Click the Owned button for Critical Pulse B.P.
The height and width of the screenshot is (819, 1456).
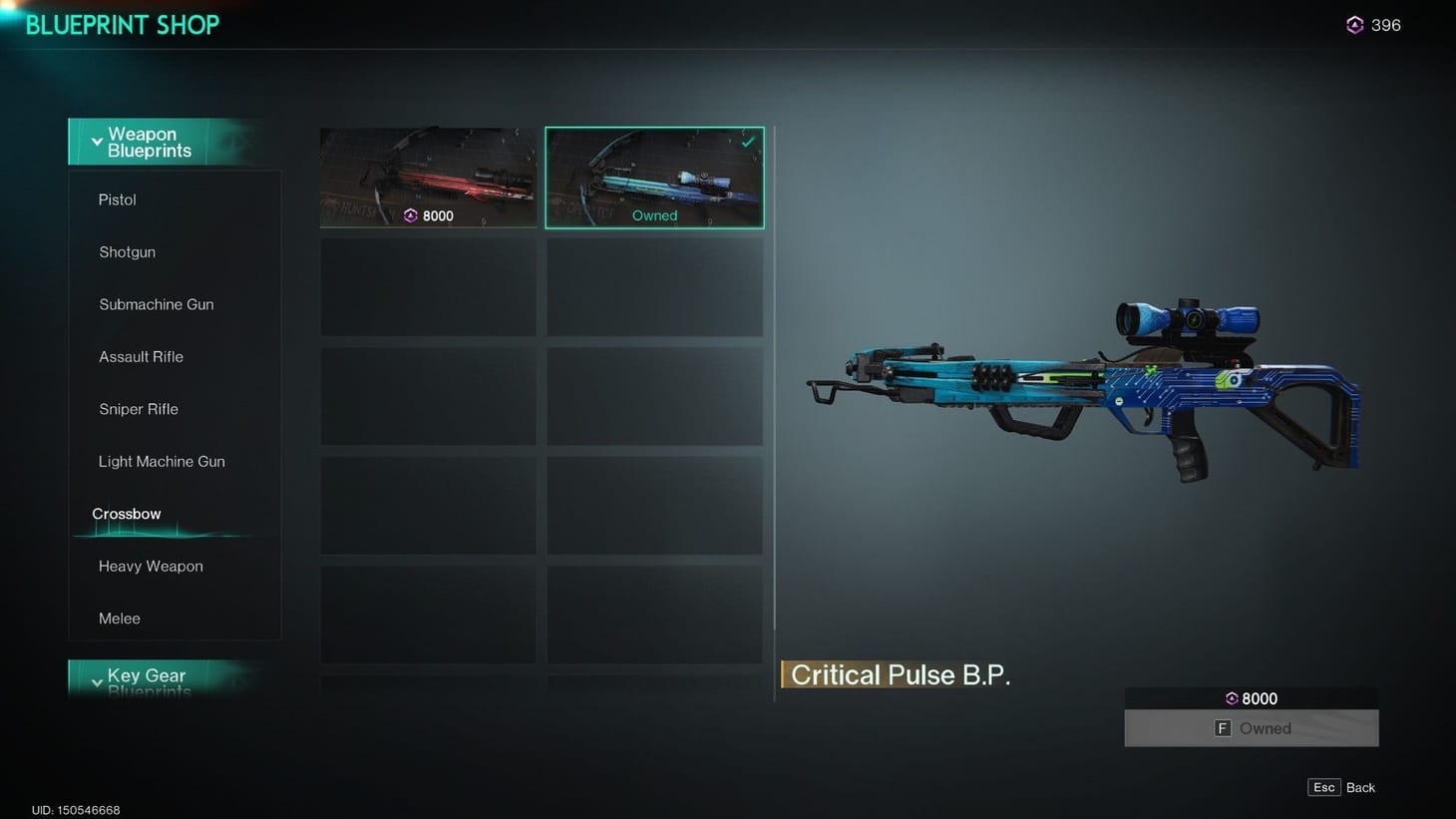(1251, 728)
